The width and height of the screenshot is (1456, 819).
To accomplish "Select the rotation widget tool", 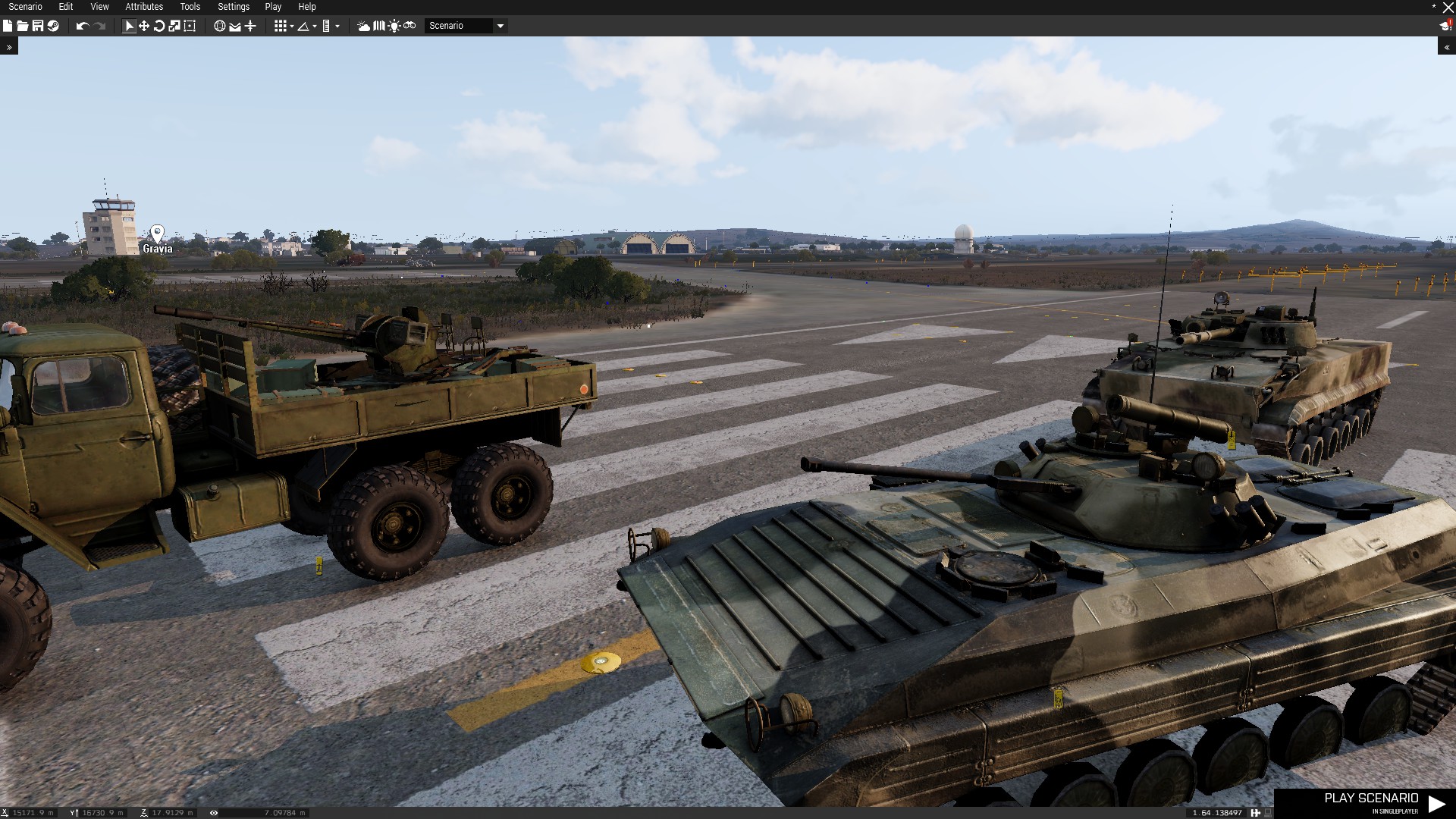I will pyautogui.click(x=159, y=26).
